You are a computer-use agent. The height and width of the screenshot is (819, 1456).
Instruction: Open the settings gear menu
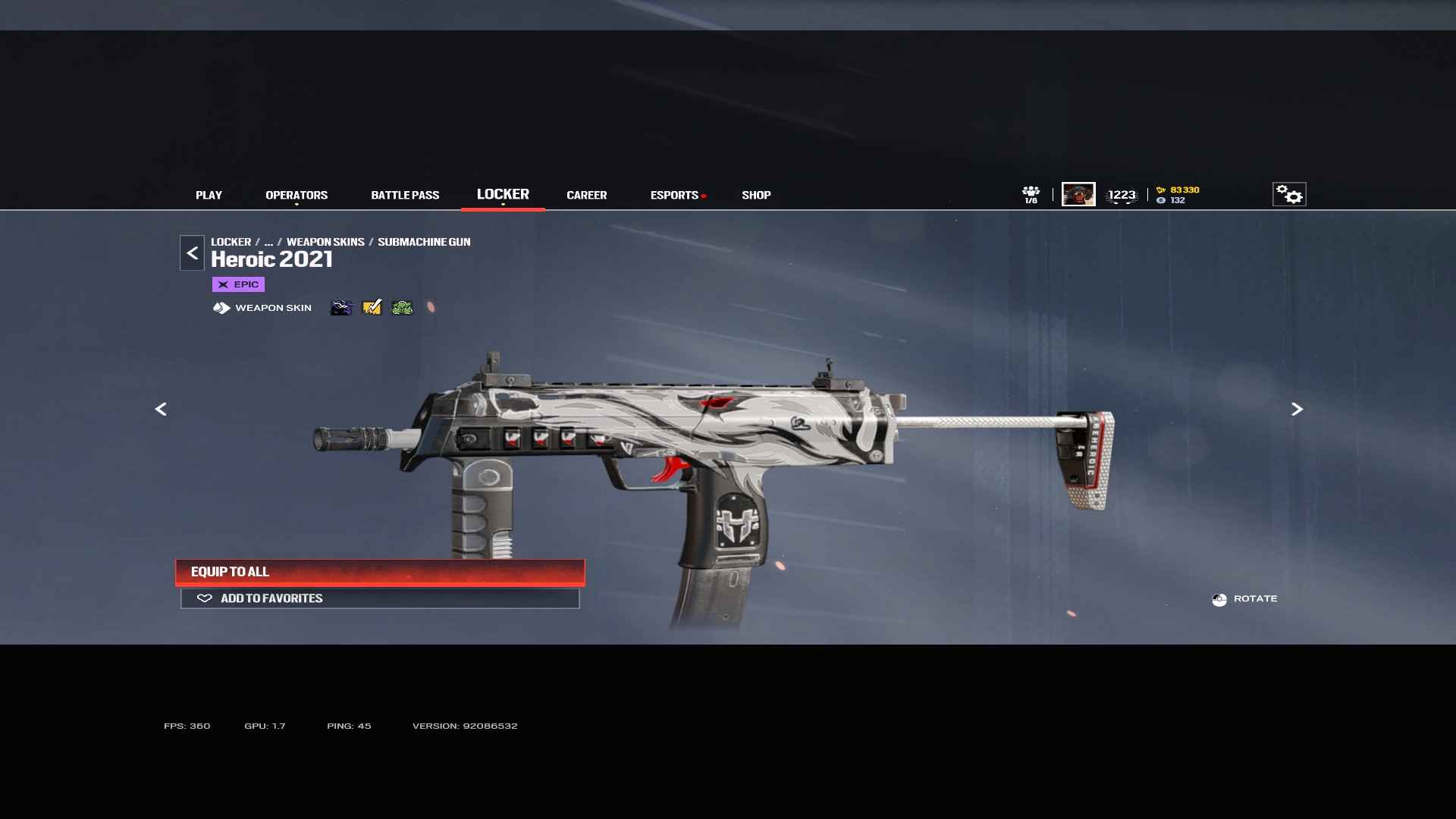tap(1289, 194)
